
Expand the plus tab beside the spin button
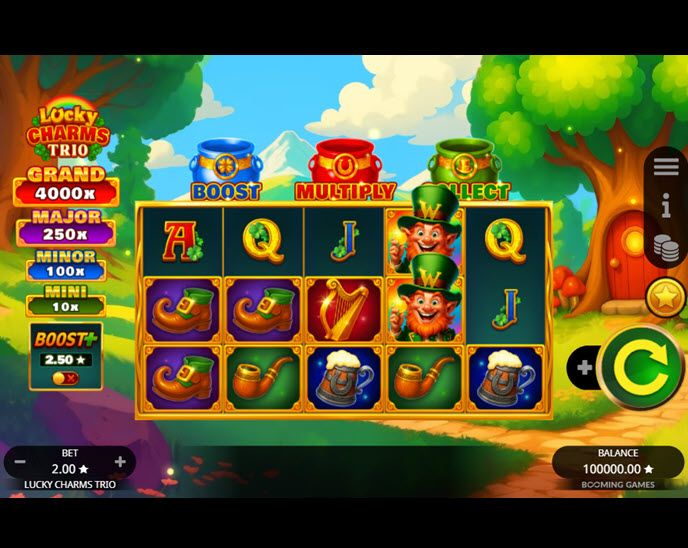(x=584, y=368)
